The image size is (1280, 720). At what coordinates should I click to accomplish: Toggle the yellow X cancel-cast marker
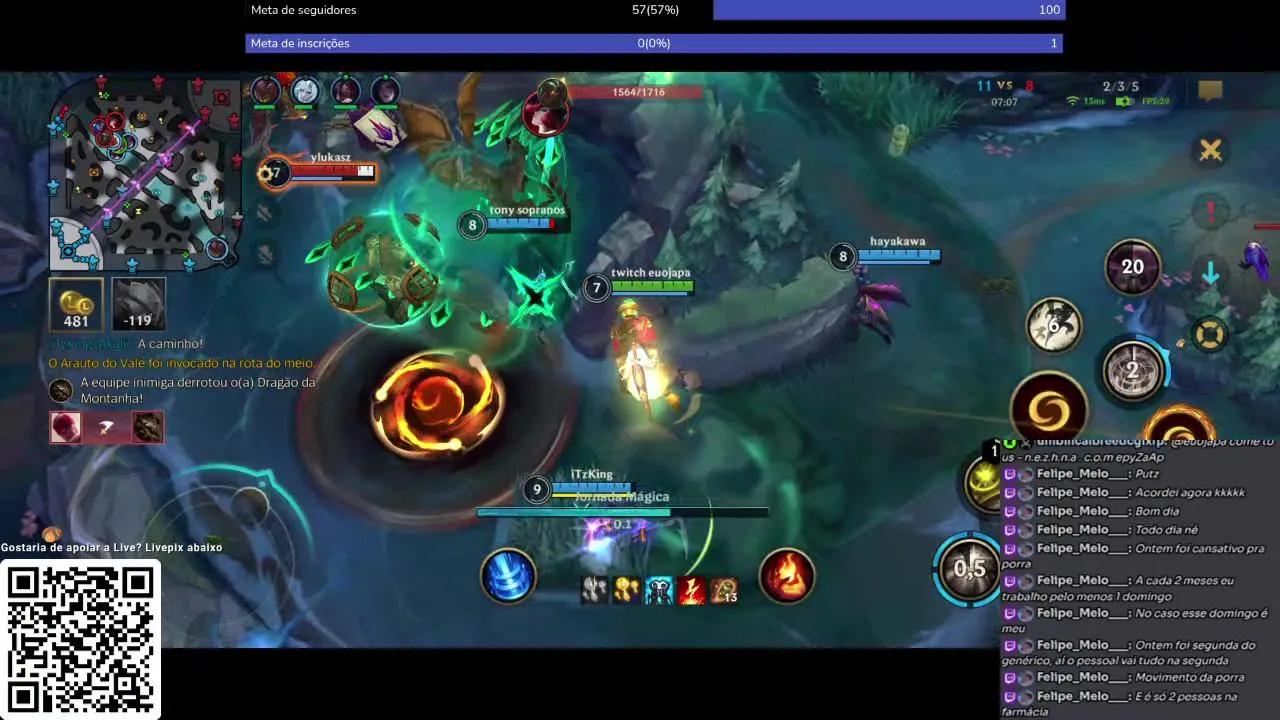(x=1211, y=150)
